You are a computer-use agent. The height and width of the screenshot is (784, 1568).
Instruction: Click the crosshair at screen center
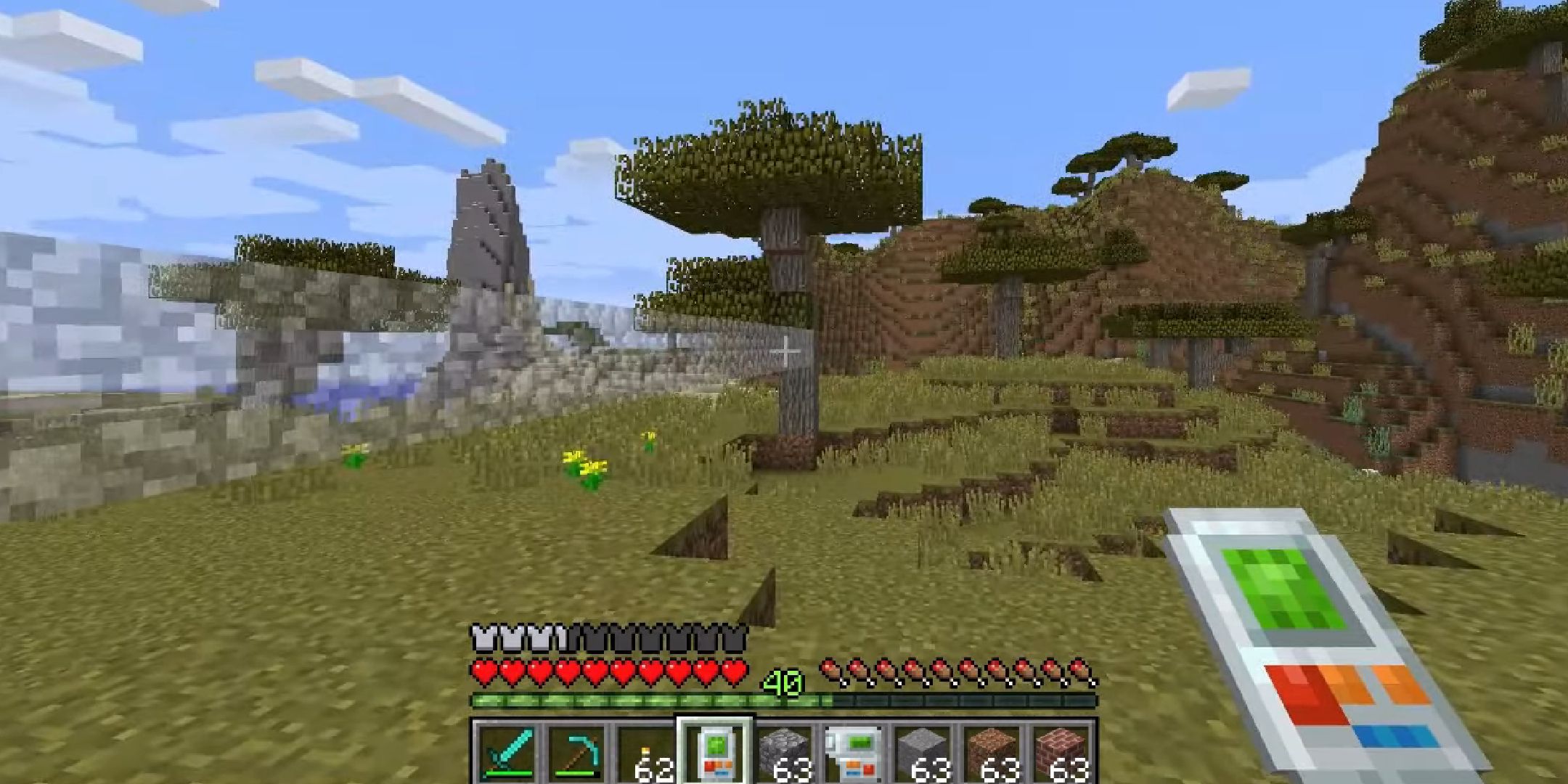click(x=785, y=351)
